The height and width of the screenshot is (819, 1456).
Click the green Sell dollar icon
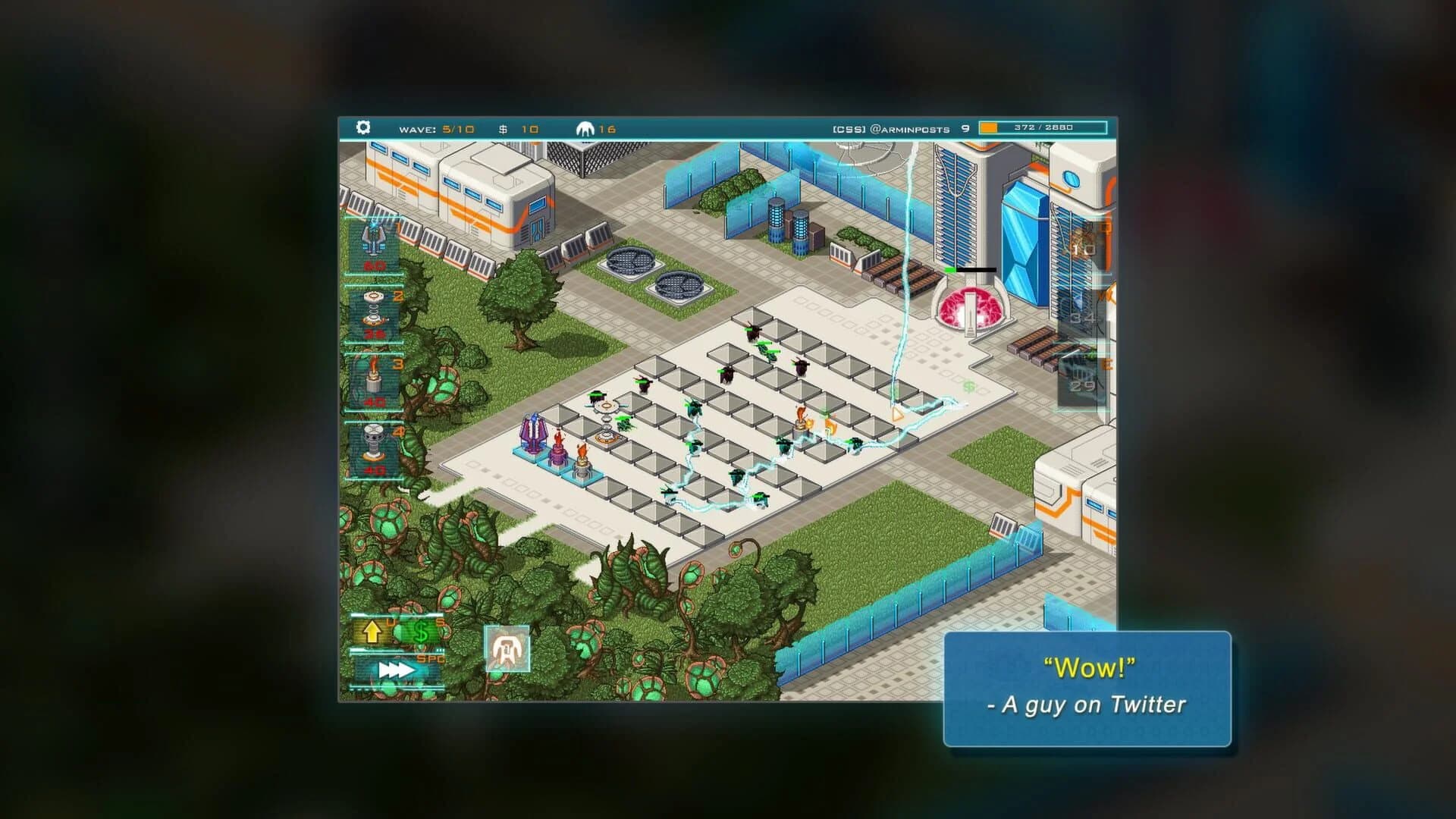420,631
